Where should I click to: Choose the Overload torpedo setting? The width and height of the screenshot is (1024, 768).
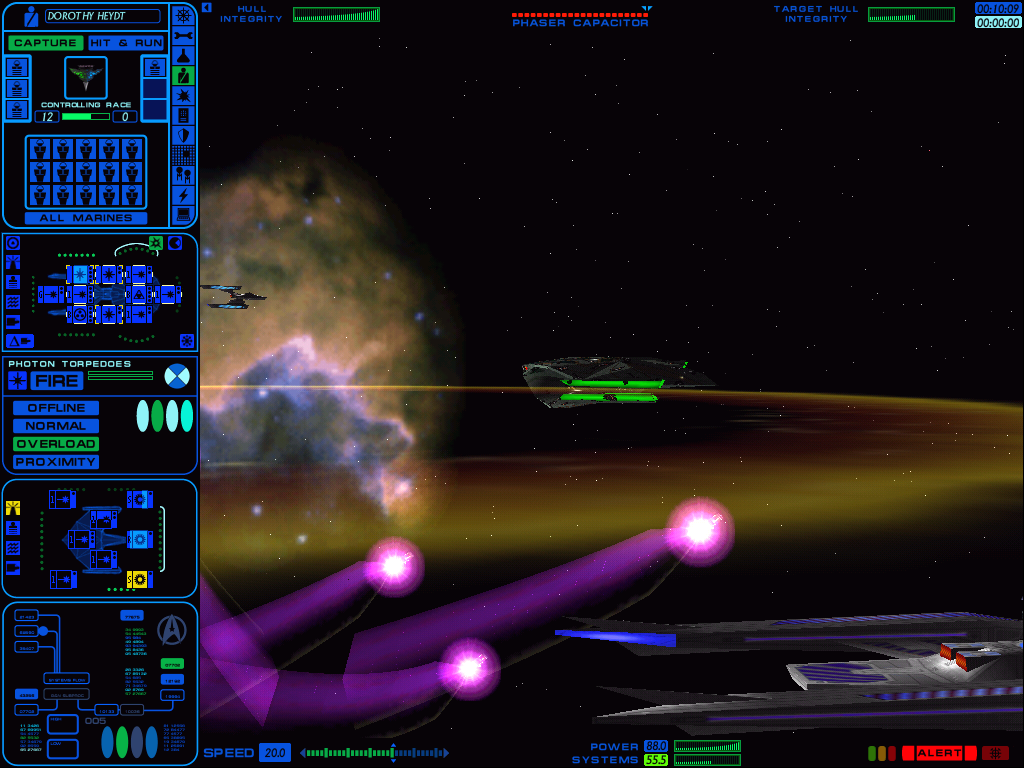(x=56, y=444)
